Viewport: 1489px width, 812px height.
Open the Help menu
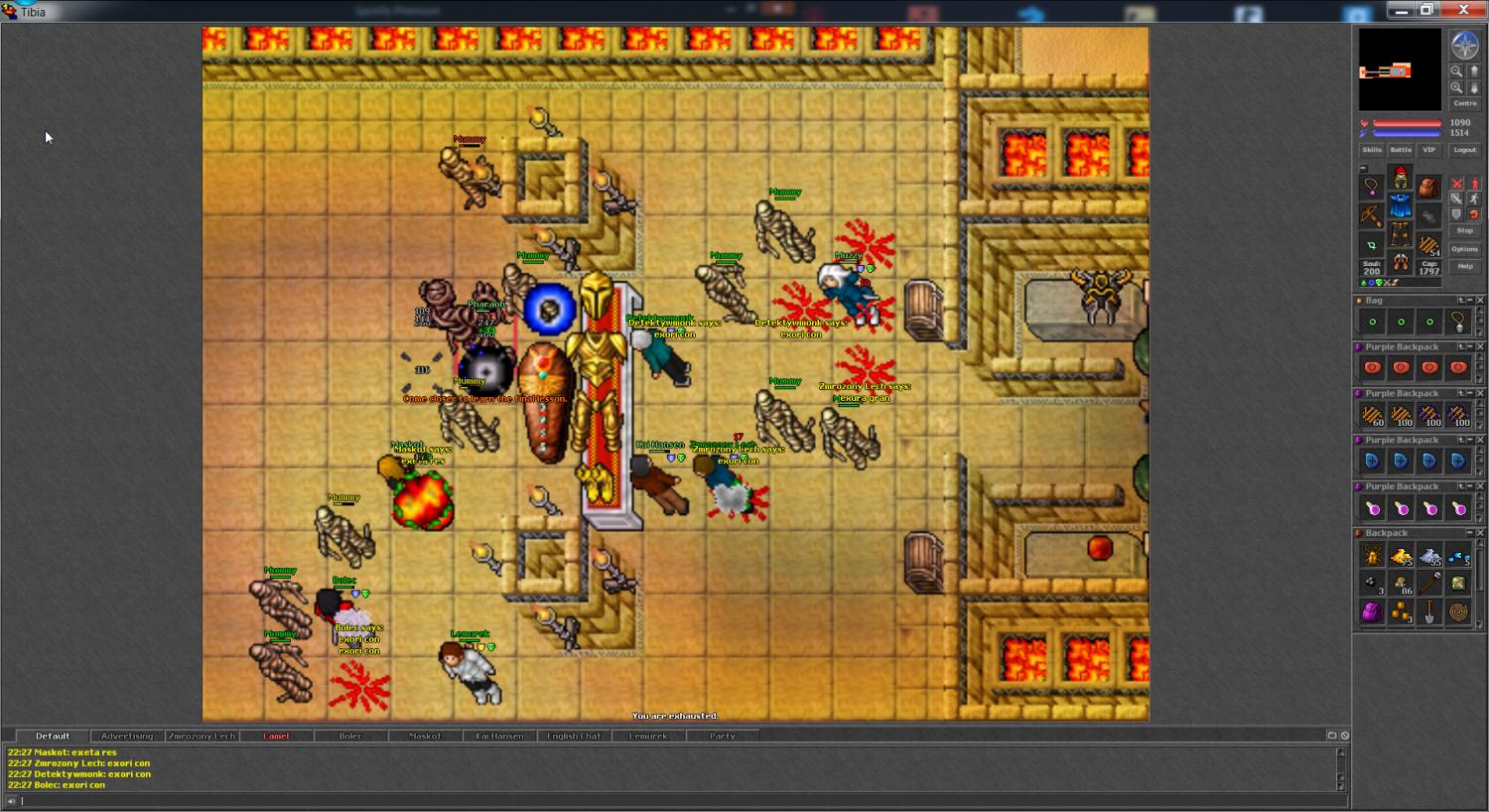1465,266
